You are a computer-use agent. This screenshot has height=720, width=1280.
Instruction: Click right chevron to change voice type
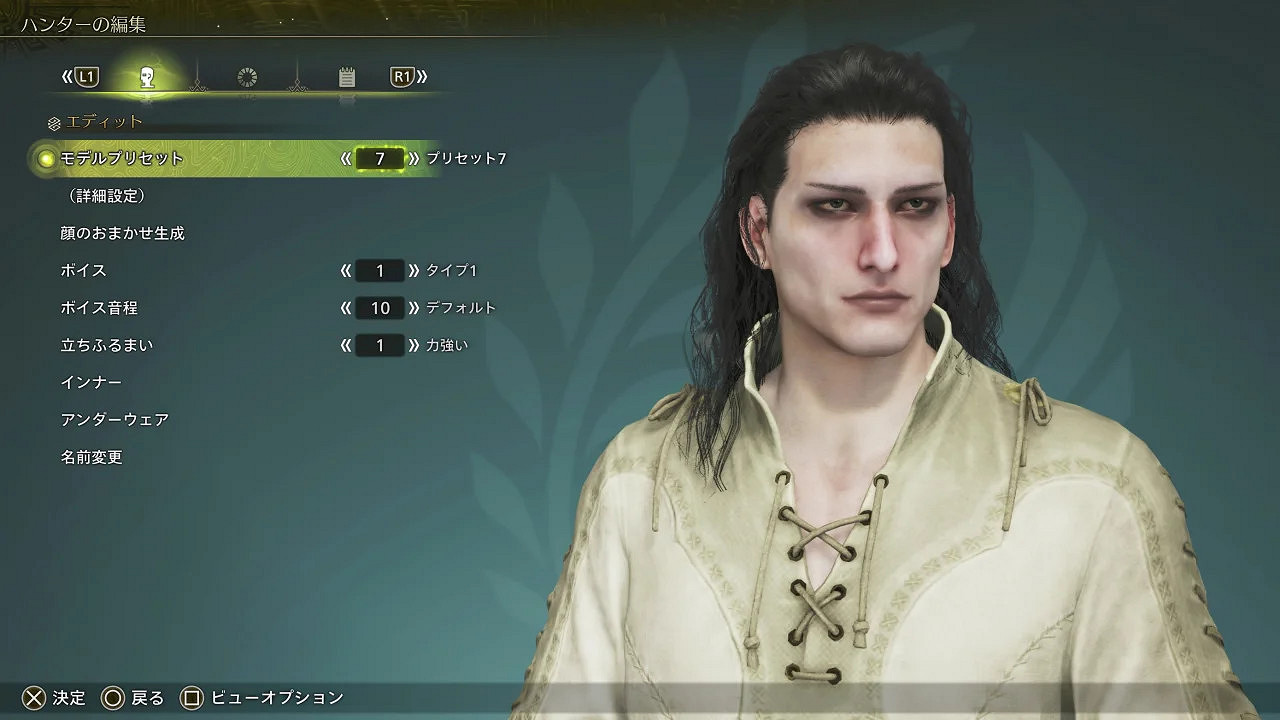415,270
